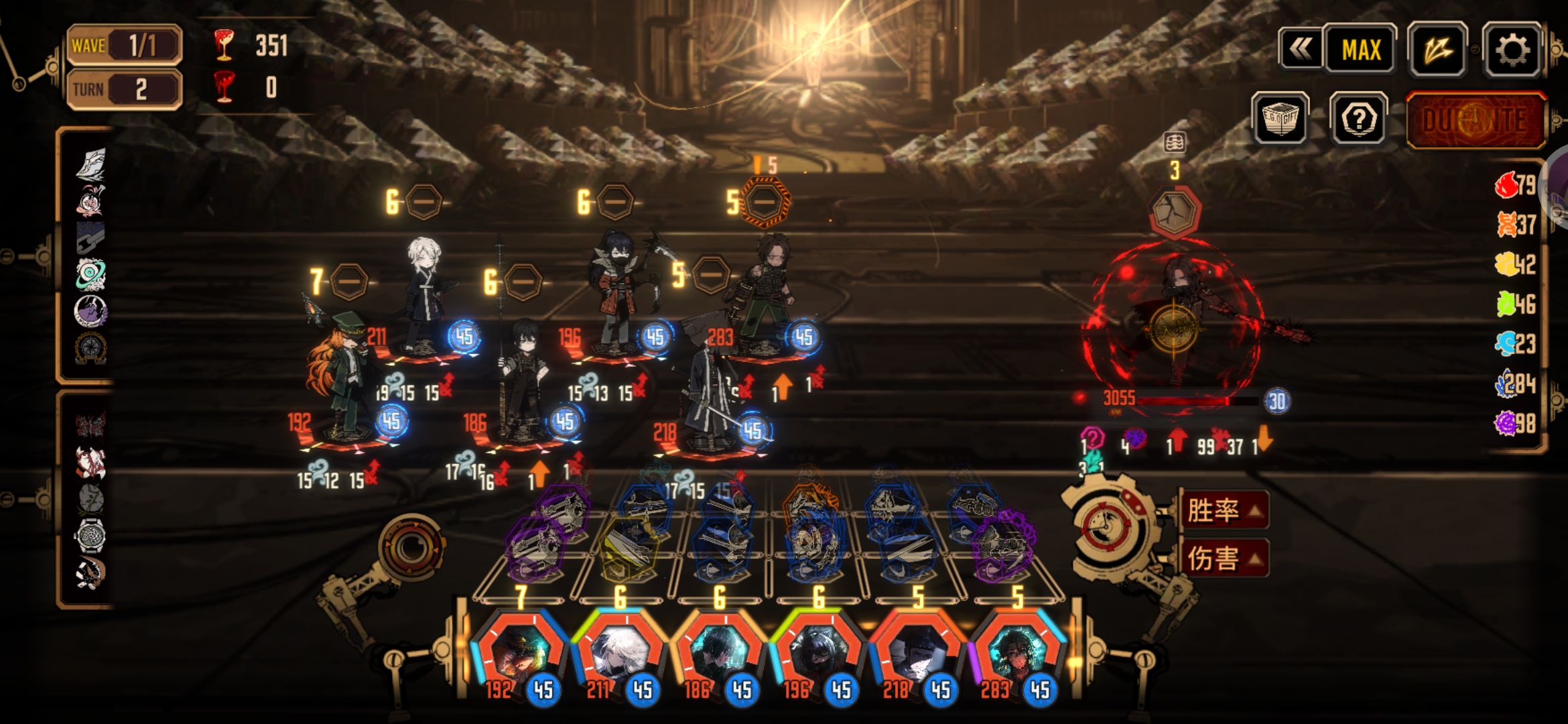The image size is (1568, 724).
Task: Click the double left arrow button
Action: coord(1300,49)
